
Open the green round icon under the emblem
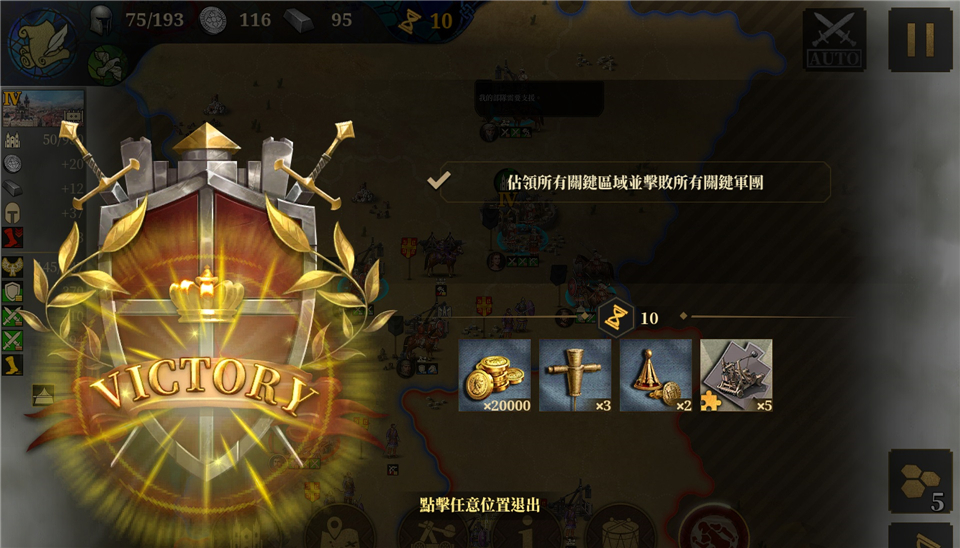point(105,66)
